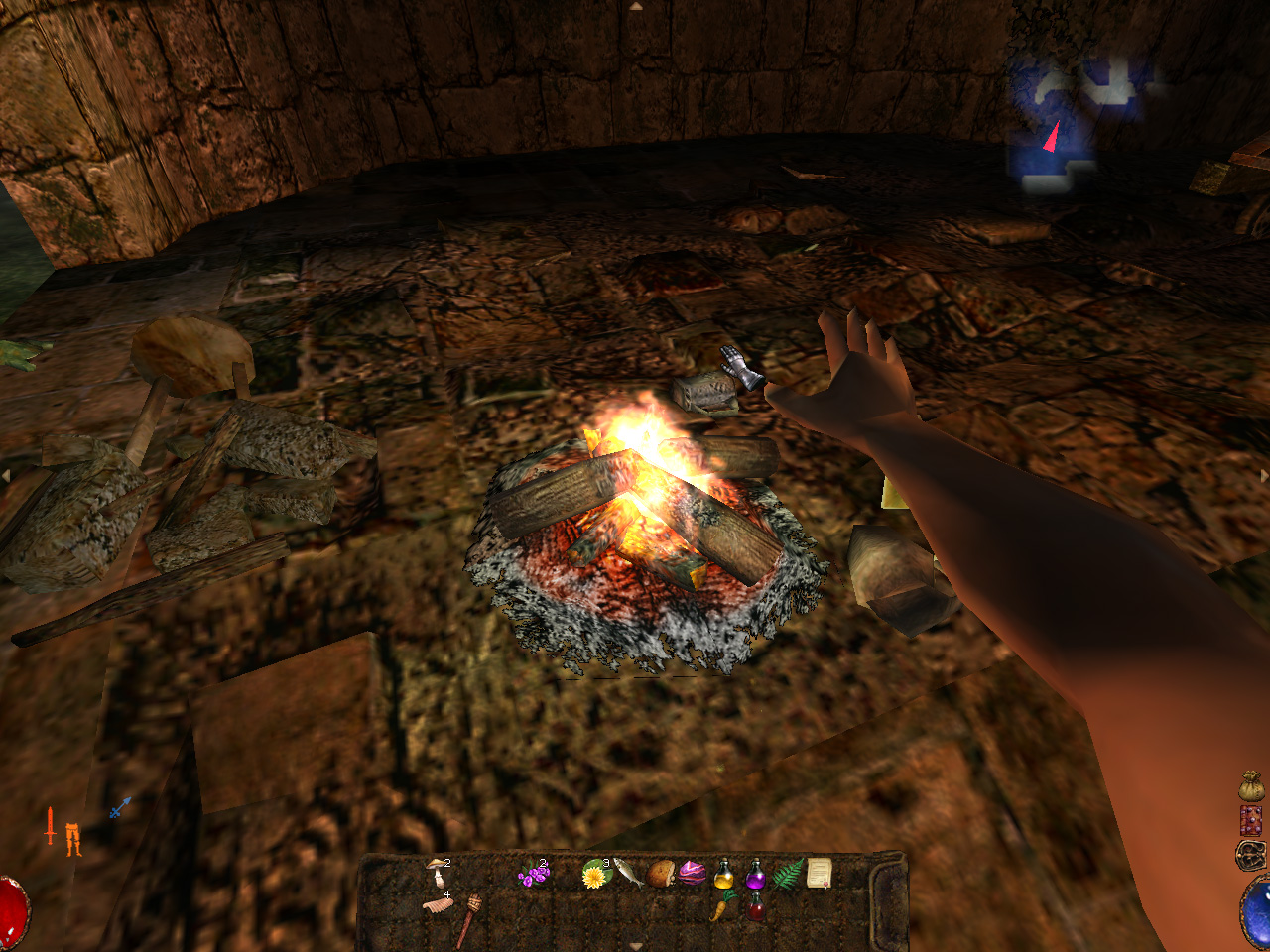Choose the purple potion bottle
Screen dimensions: 1270x952
tap(755, 875)
